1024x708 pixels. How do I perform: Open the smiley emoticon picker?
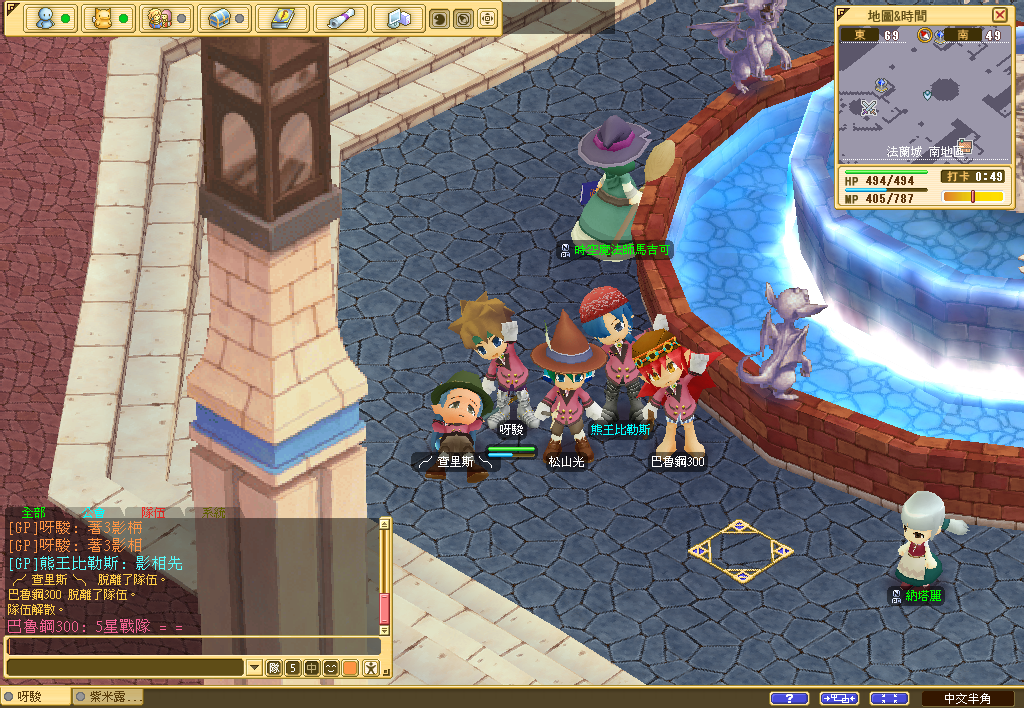pyautogui.click(x=330, y=668)
